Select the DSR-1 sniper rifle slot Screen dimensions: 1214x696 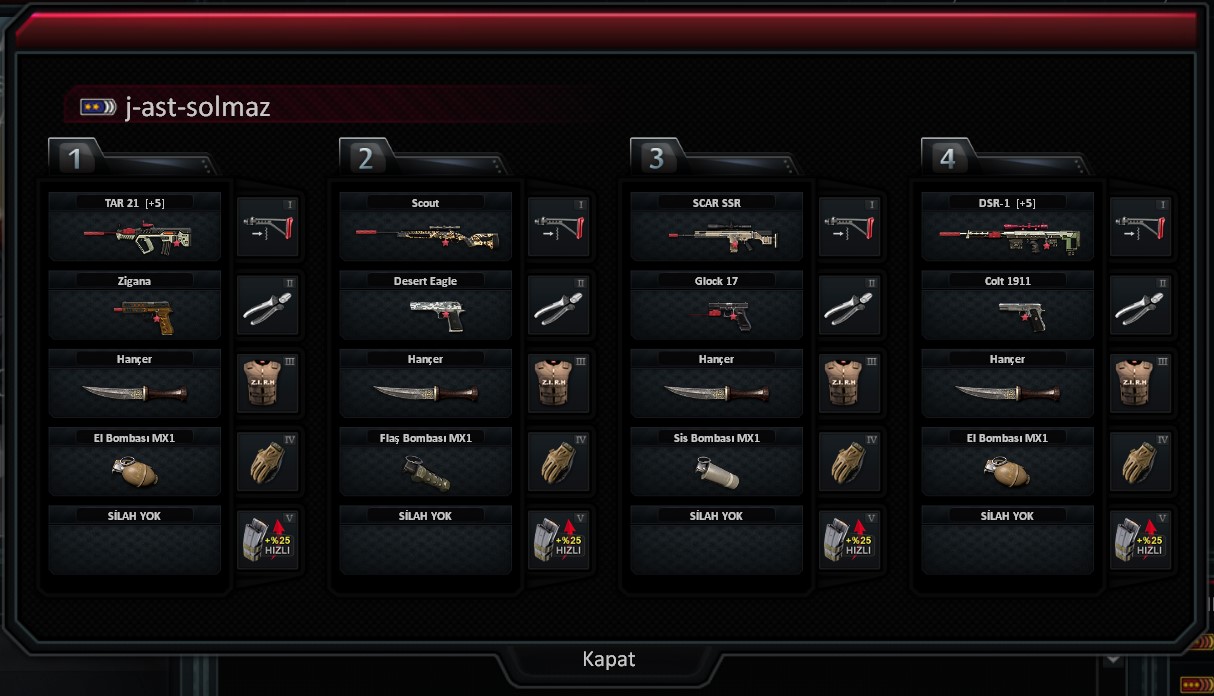coord(1008,227)
